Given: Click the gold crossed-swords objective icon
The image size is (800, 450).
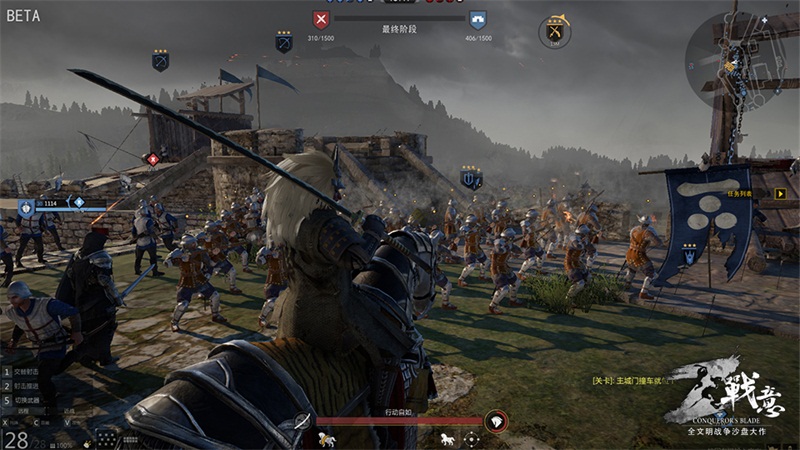Looking at the screenshot, I should click(x=555, y=32).
